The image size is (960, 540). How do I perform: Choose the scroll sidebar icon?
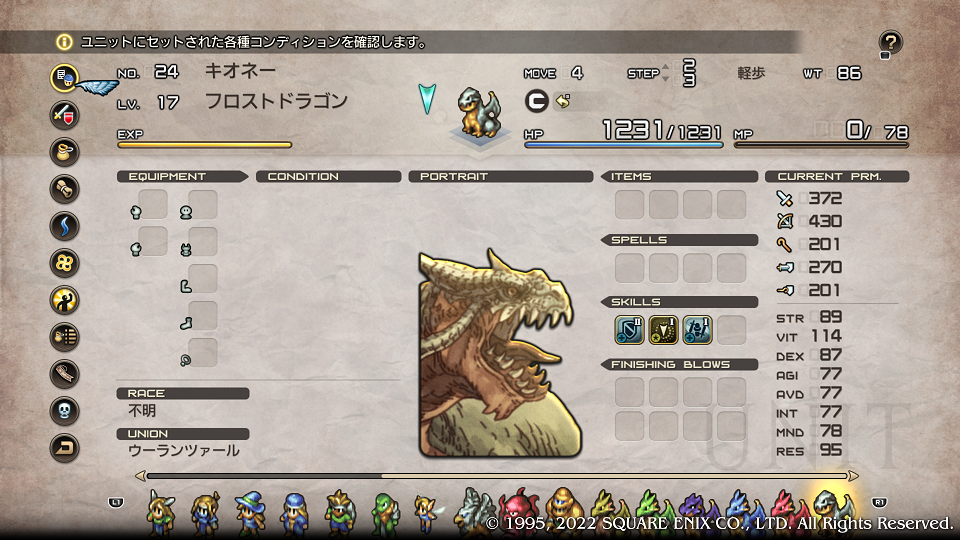[x=65, y=188]
